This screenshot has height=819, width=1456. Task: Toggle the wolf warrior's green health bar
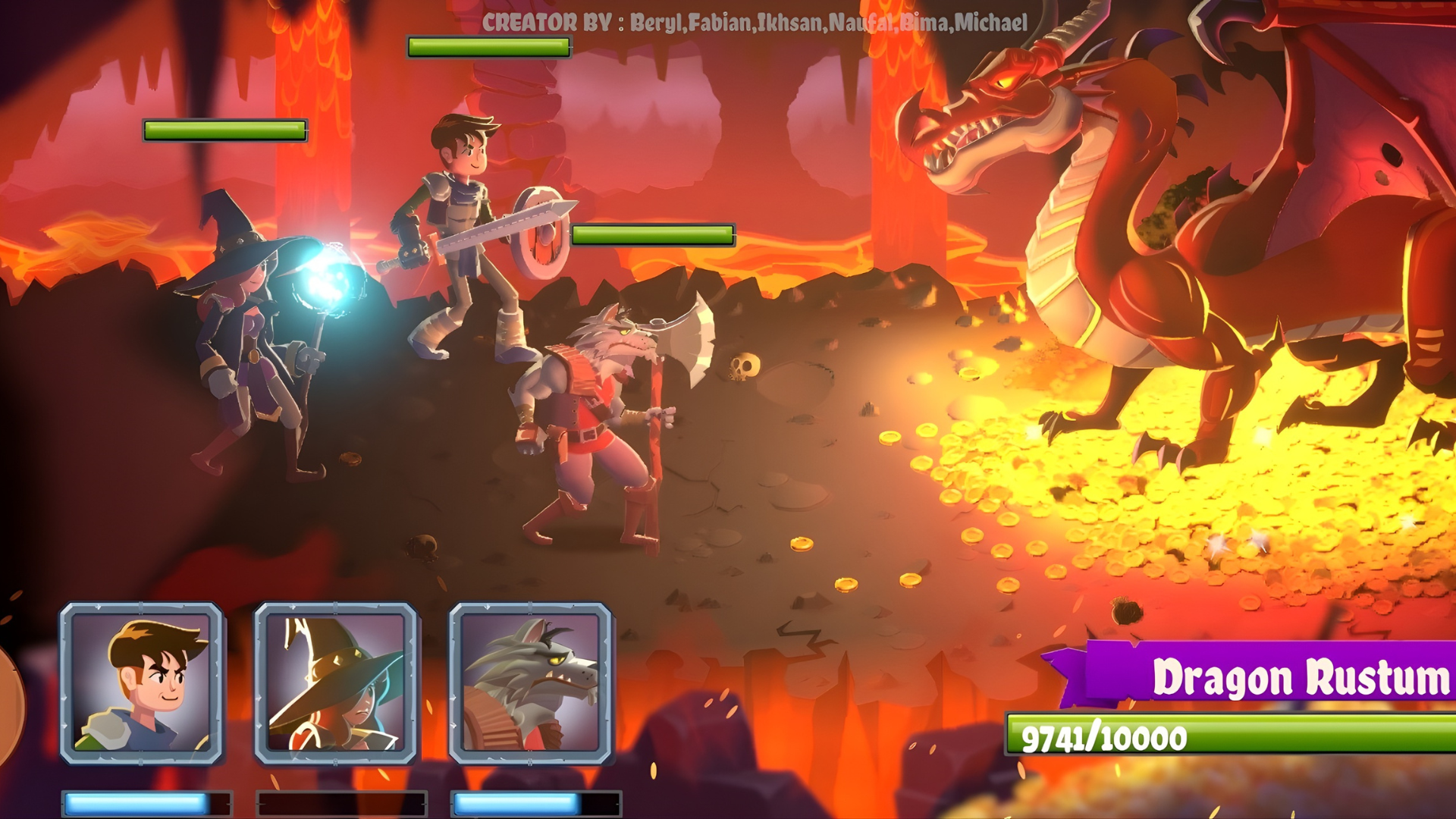654,234
